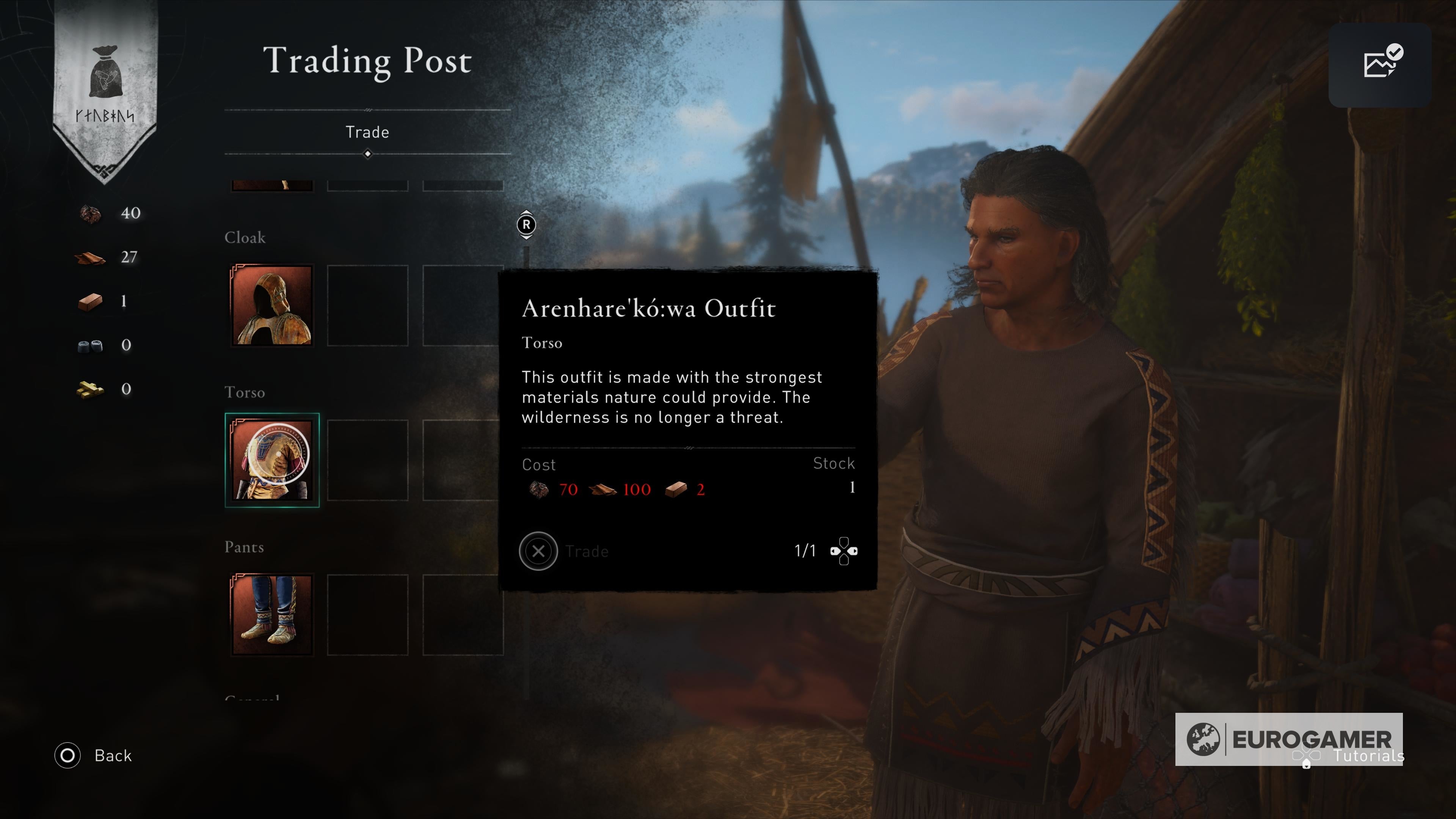This screenshot has width=1456, height=819.
Task: Click the leather resource icon showing 27
Action: (x=91, y=257)
